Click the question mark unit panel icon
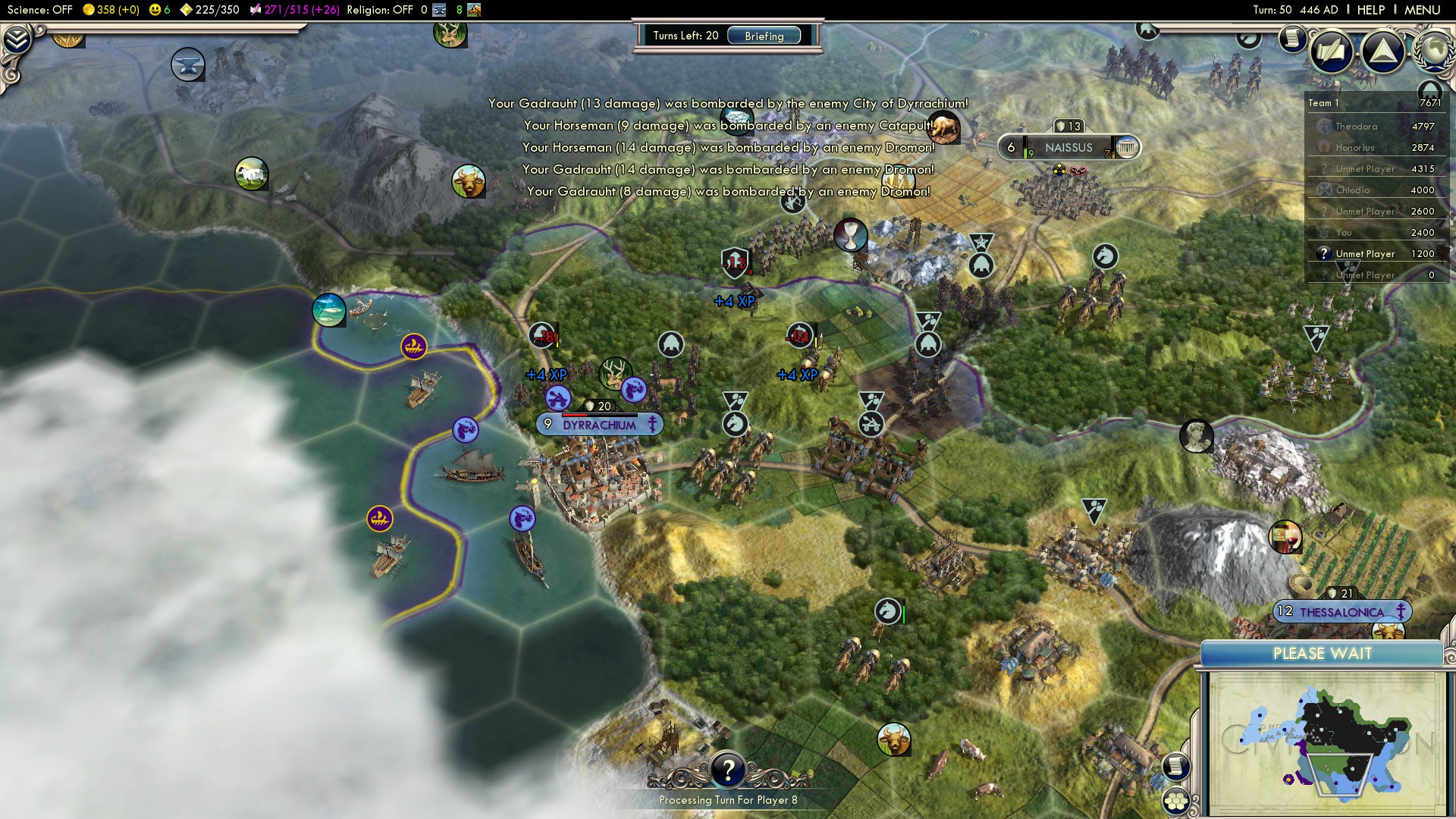 coord(727,770)
